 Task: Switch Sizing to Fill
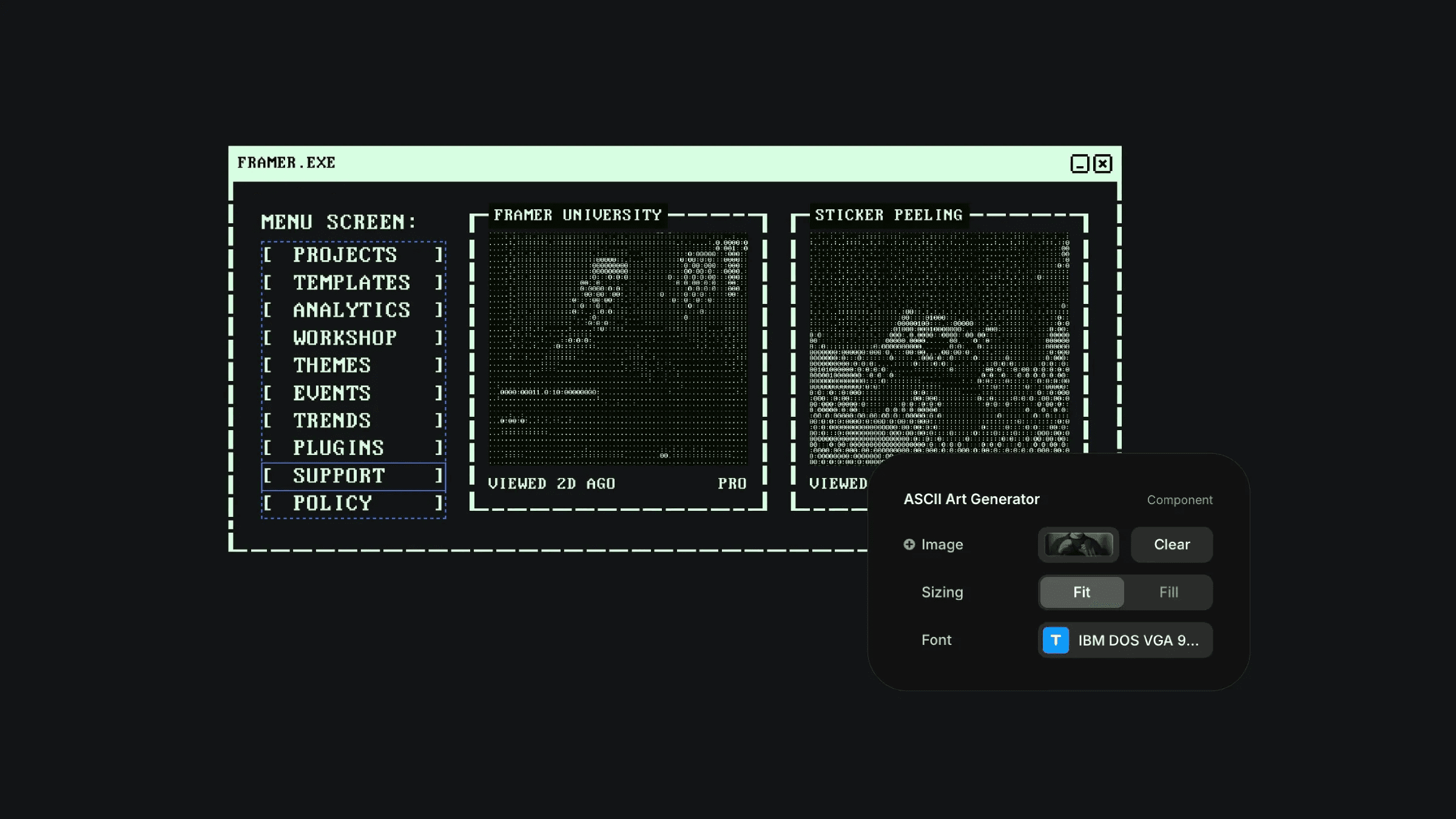tap(1168, 591)
